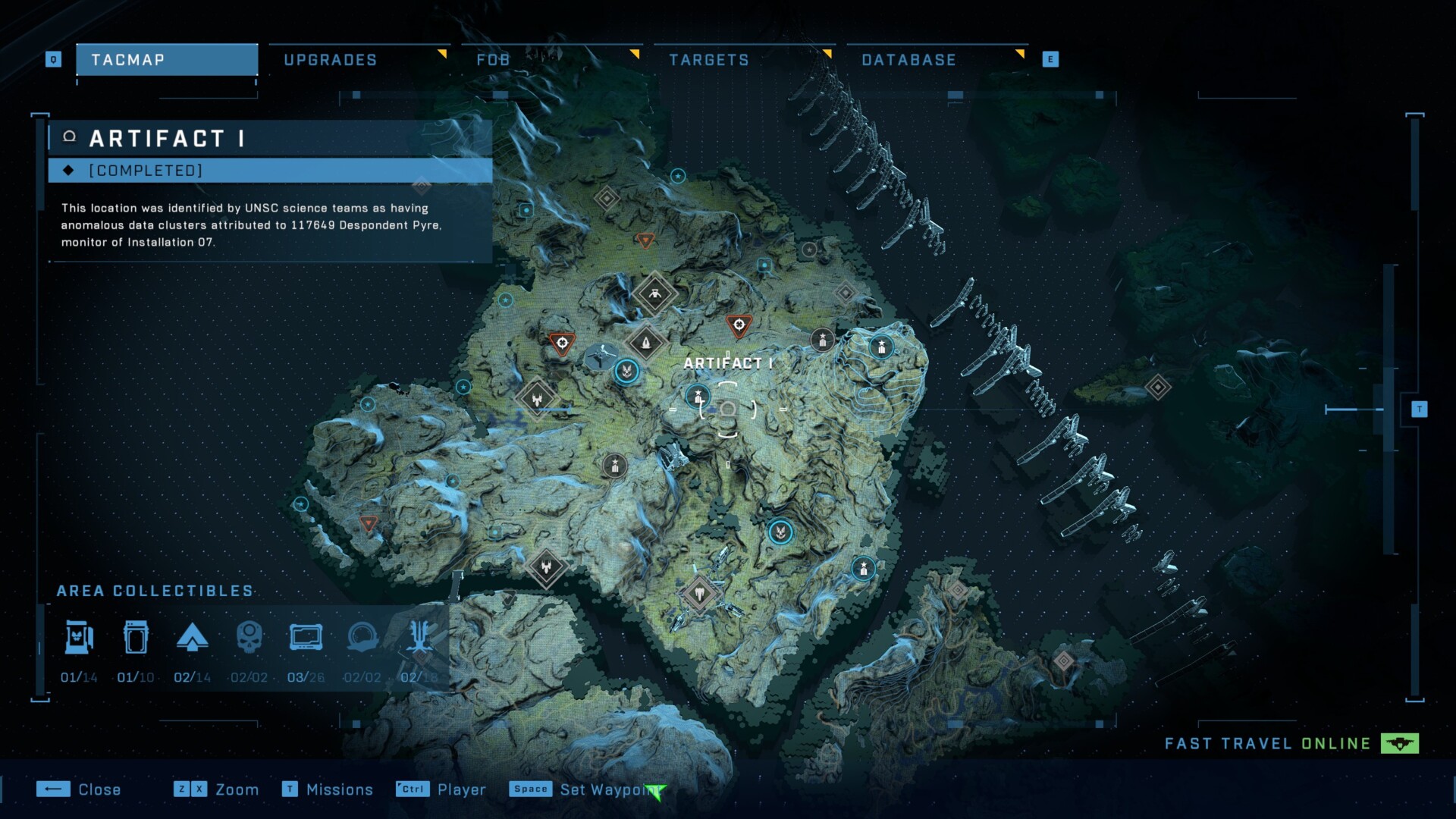The image size is (1456, 819).
Task: Close the tactical map
Action: pyautogui.click(x=79, y=789)
